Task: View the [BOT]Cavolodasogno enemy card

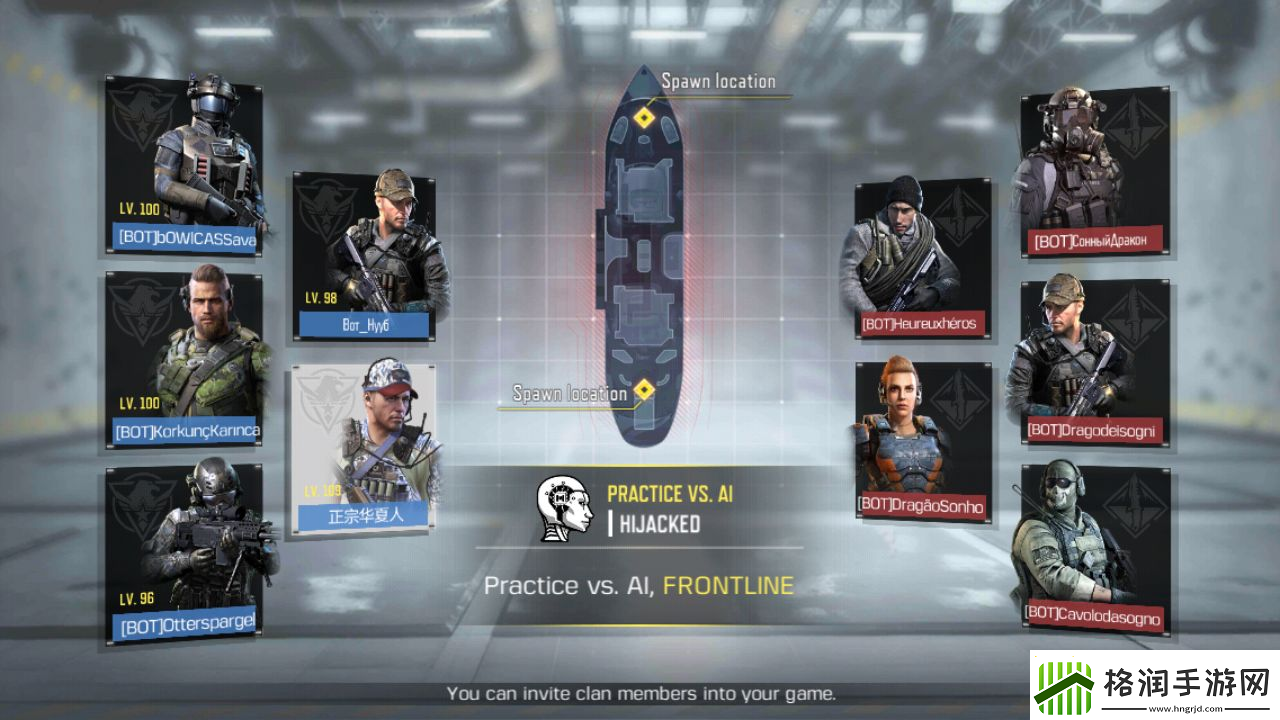Action: coord(1095,548)
